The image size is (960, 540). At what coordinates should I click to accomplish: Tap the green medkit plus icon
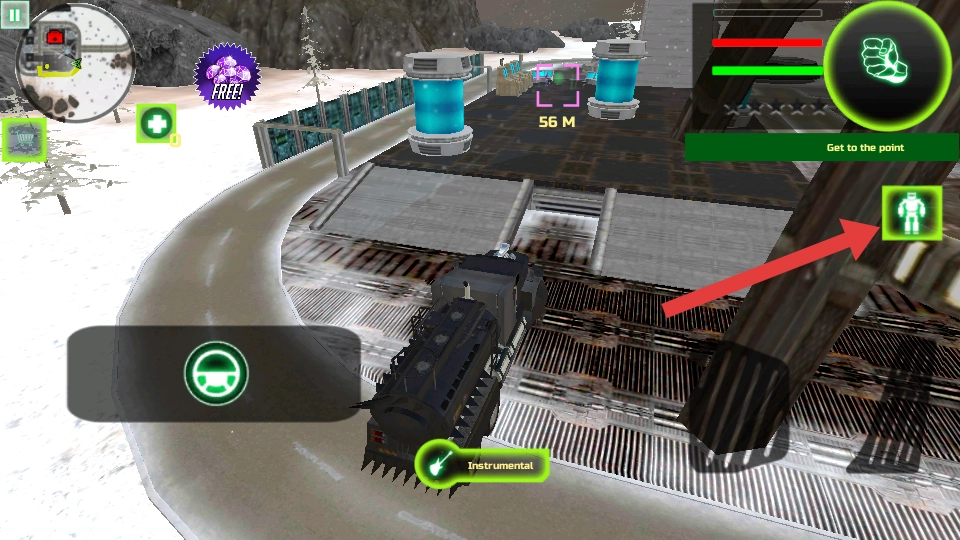(x=156, y=123)
